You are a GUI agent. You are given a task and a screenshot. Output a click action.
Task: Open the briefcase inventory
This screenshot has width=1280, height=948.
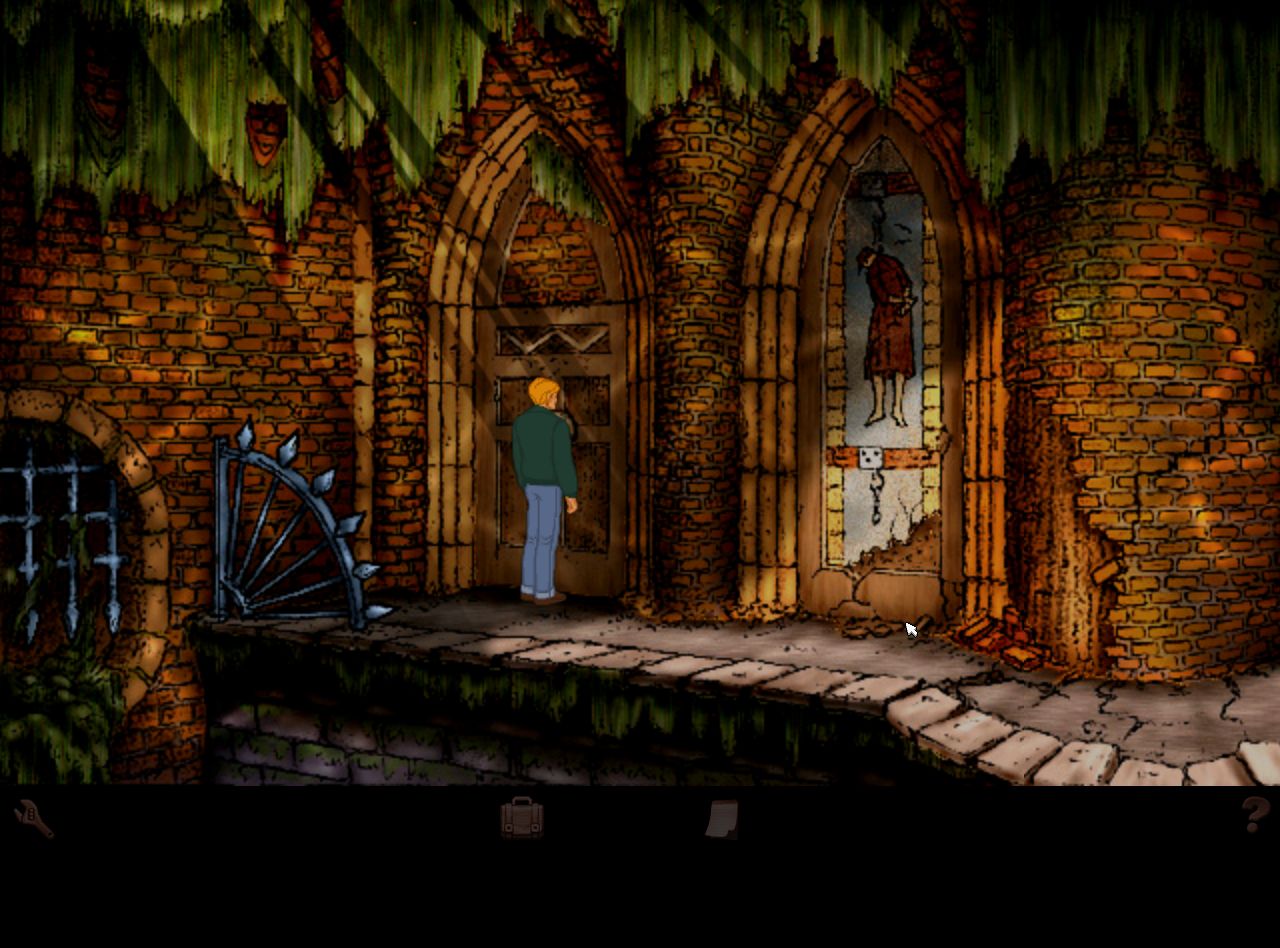521,818
